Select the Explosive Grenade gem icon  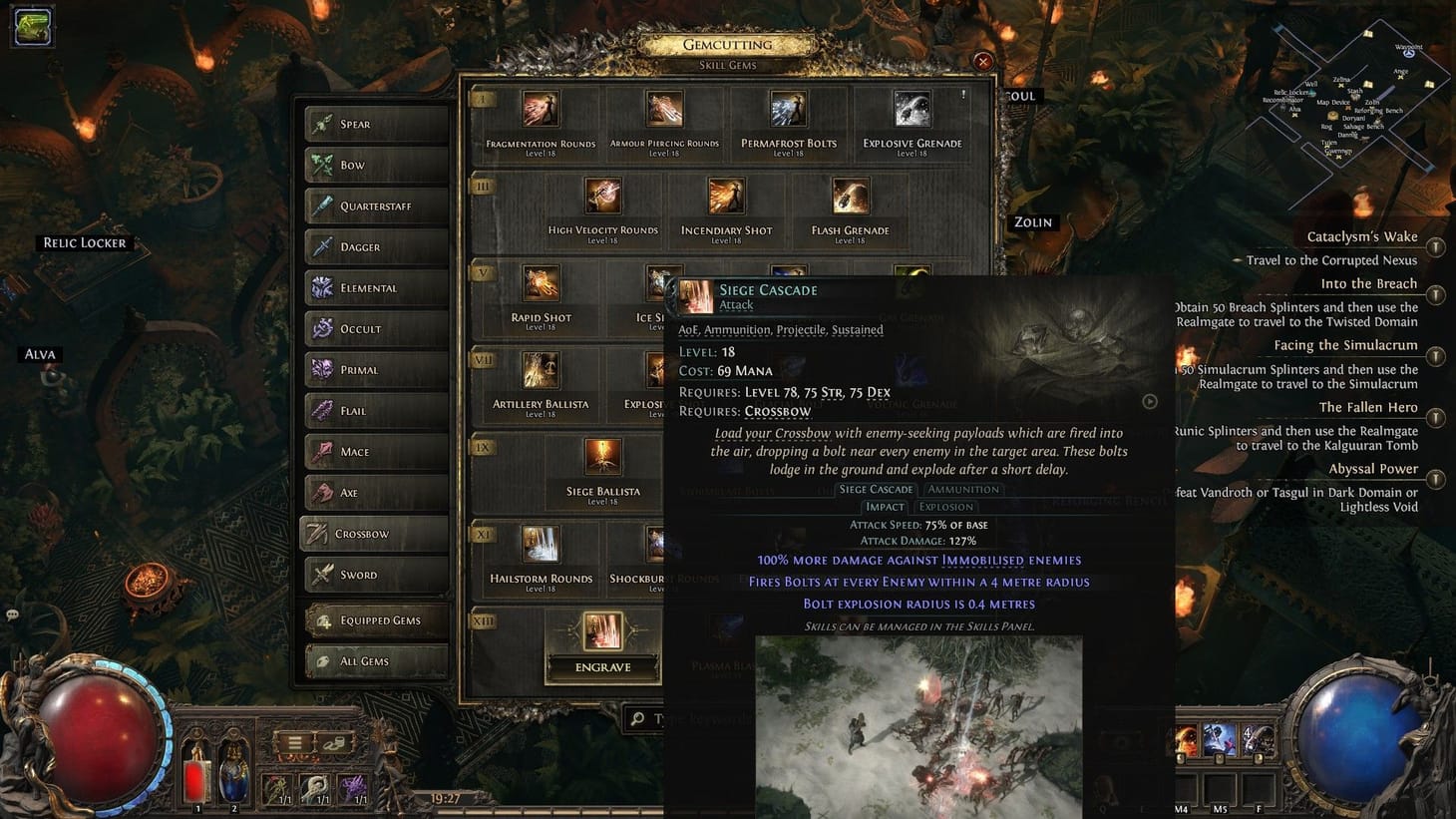(912, 108)
